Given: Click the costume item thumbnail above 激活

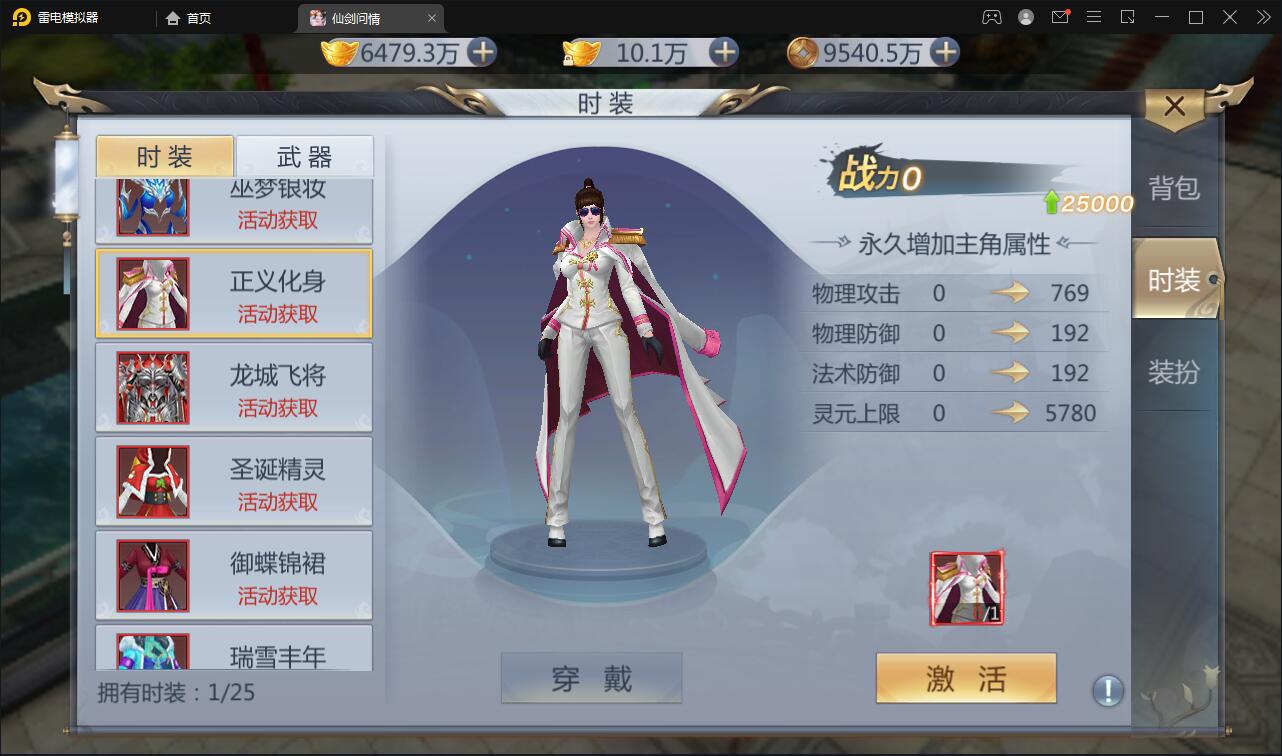Looking at the screenshot, I should point(965,587).
